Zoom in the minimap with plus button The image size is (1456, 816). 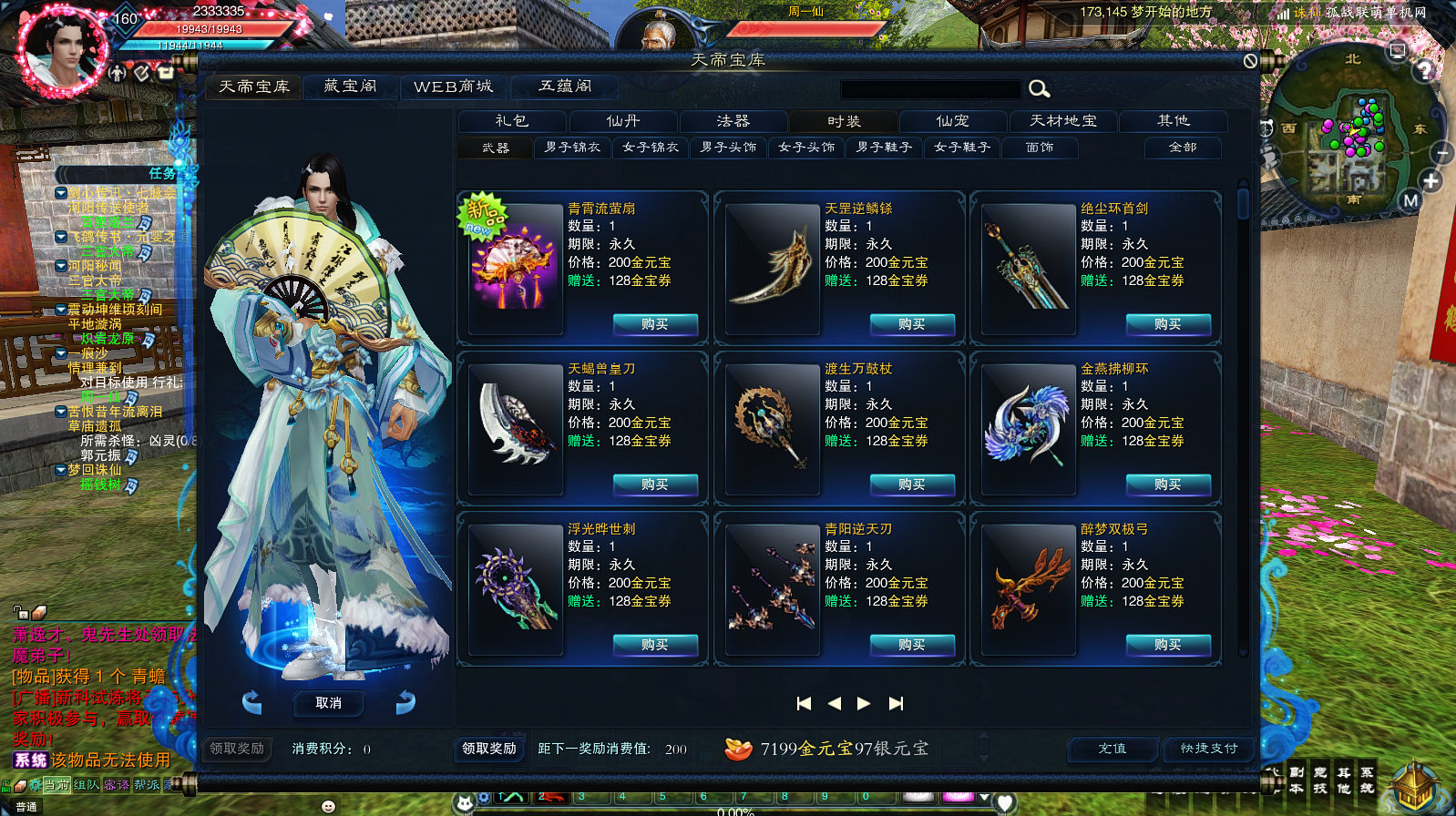(1431, 181)
